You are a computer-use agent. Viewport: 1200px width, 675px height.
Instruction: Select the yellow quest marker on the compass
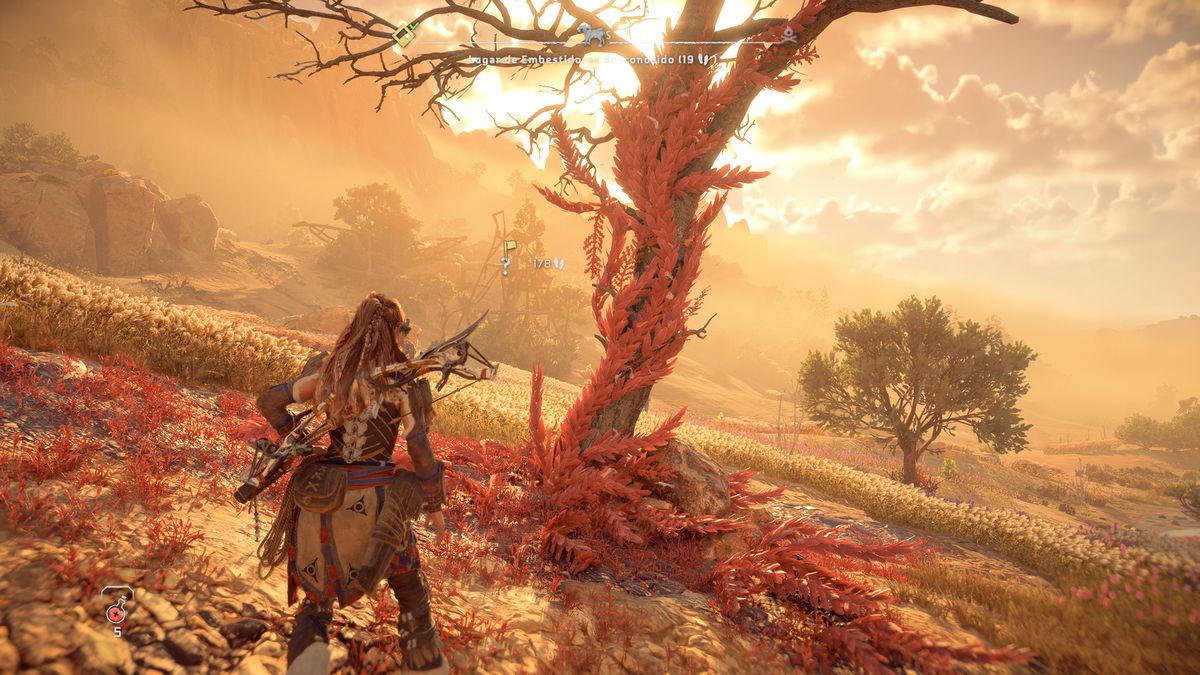coord(405,35)
